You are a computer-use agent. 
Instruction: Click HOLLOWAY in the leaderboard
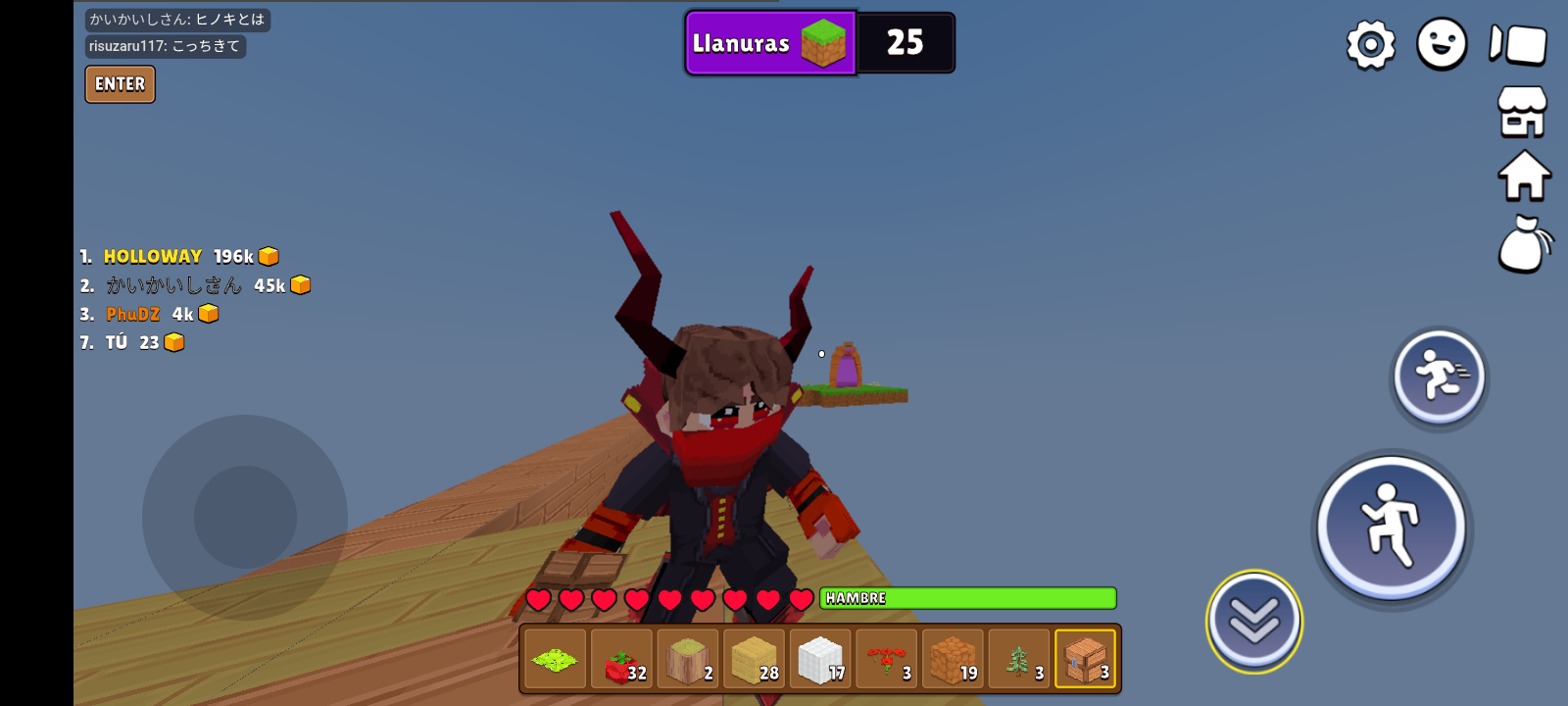153,257
